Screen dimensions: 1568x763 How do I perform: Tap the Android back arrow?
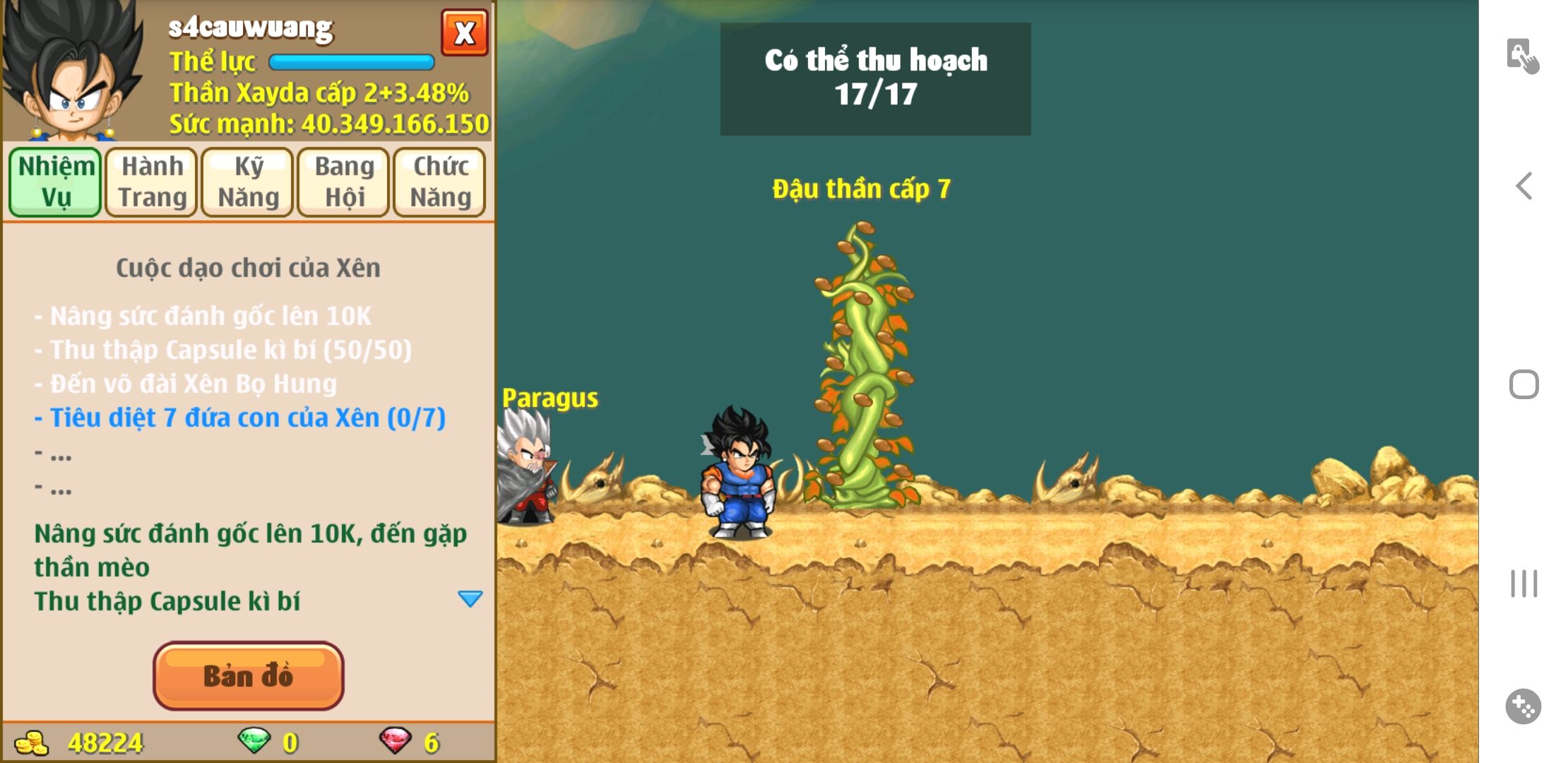click(x=1524, y=187)
